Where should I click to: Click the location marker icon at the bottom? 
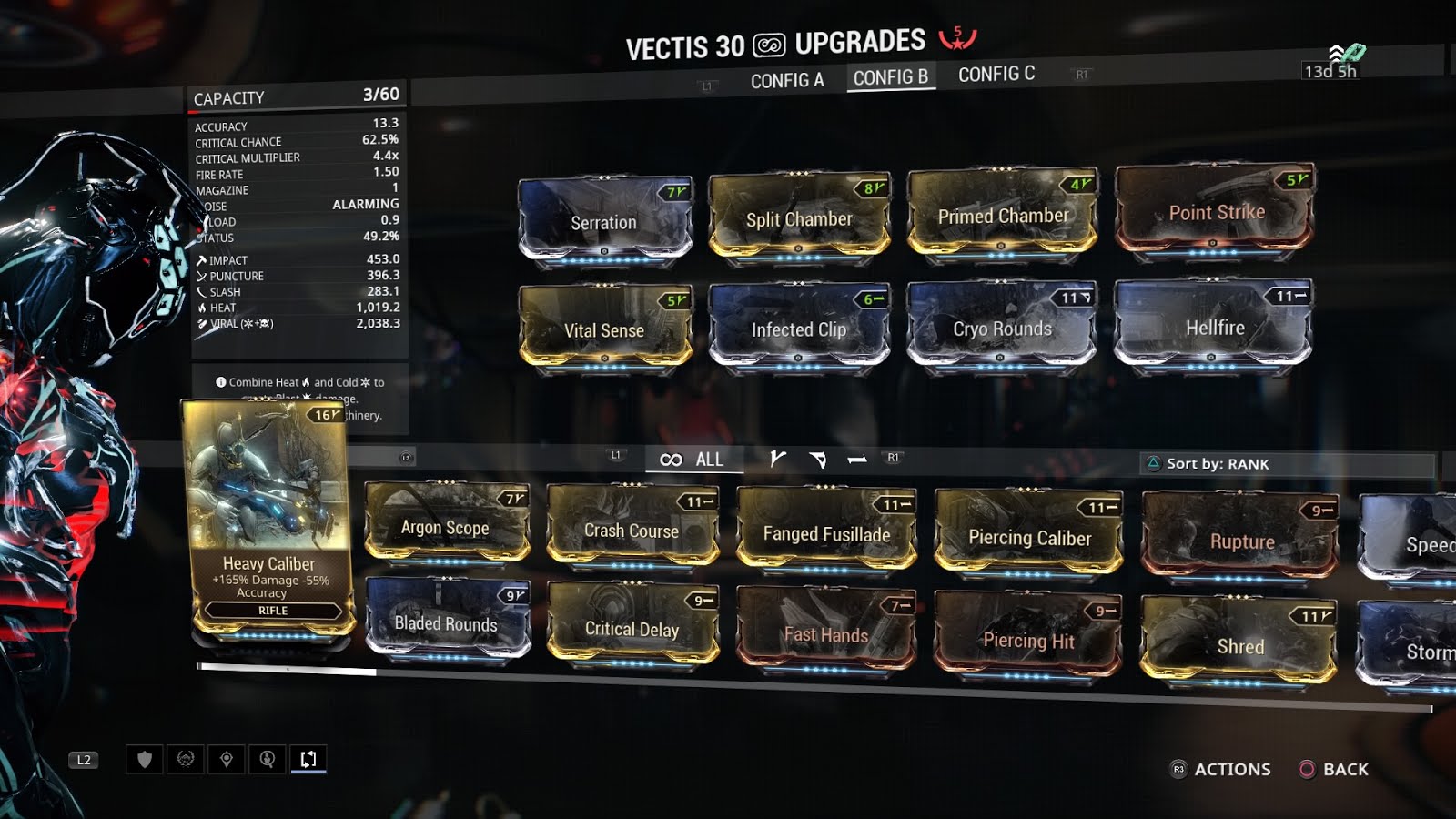coord(227,760)
